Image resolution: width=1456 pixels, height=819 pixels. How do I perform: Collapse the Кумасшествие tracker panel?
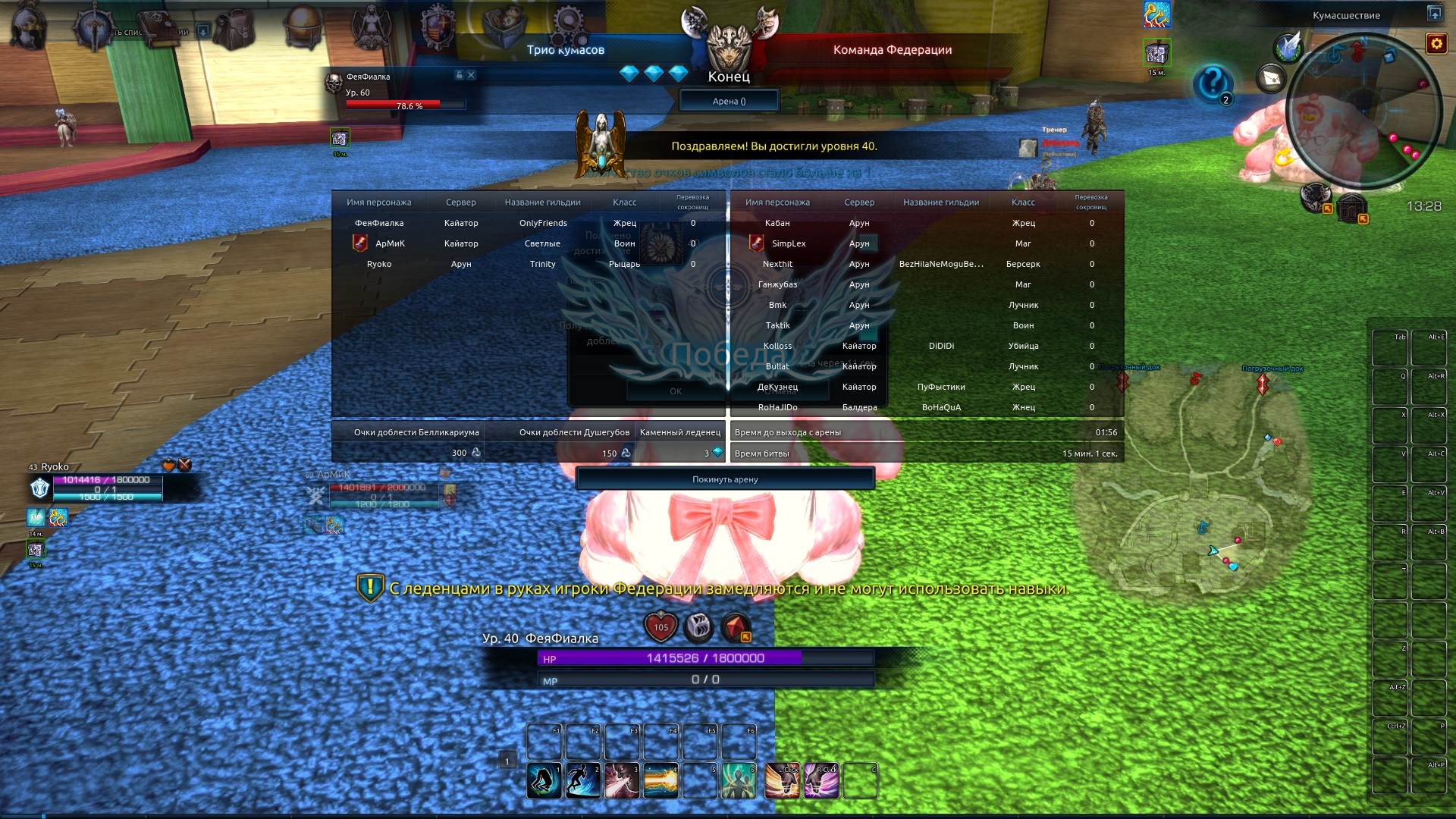(x=1434, y=14)
